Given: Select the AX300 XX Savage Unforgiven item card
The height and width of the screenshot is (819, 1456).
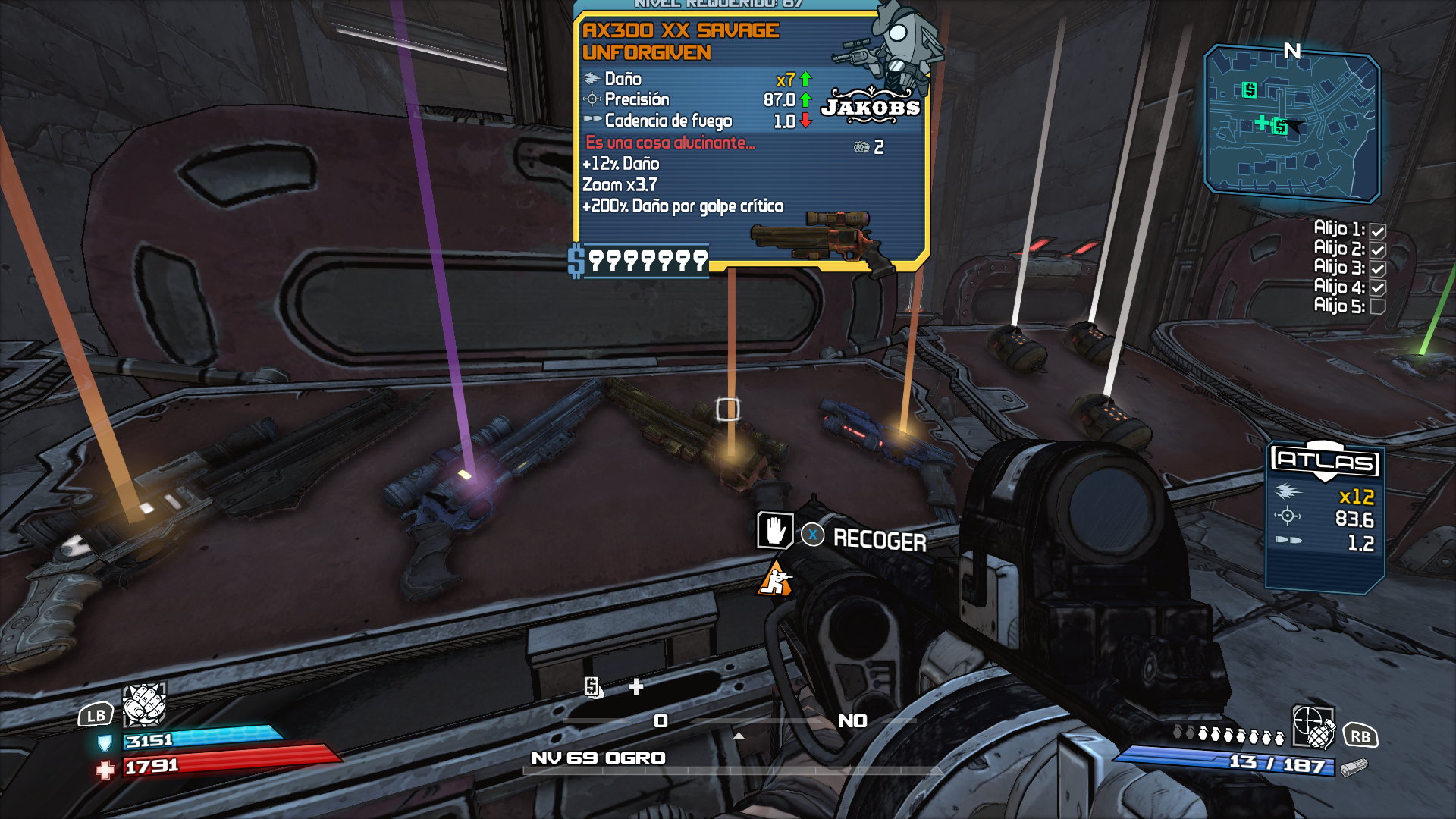Looking at the screenshot, I should 750,140.
